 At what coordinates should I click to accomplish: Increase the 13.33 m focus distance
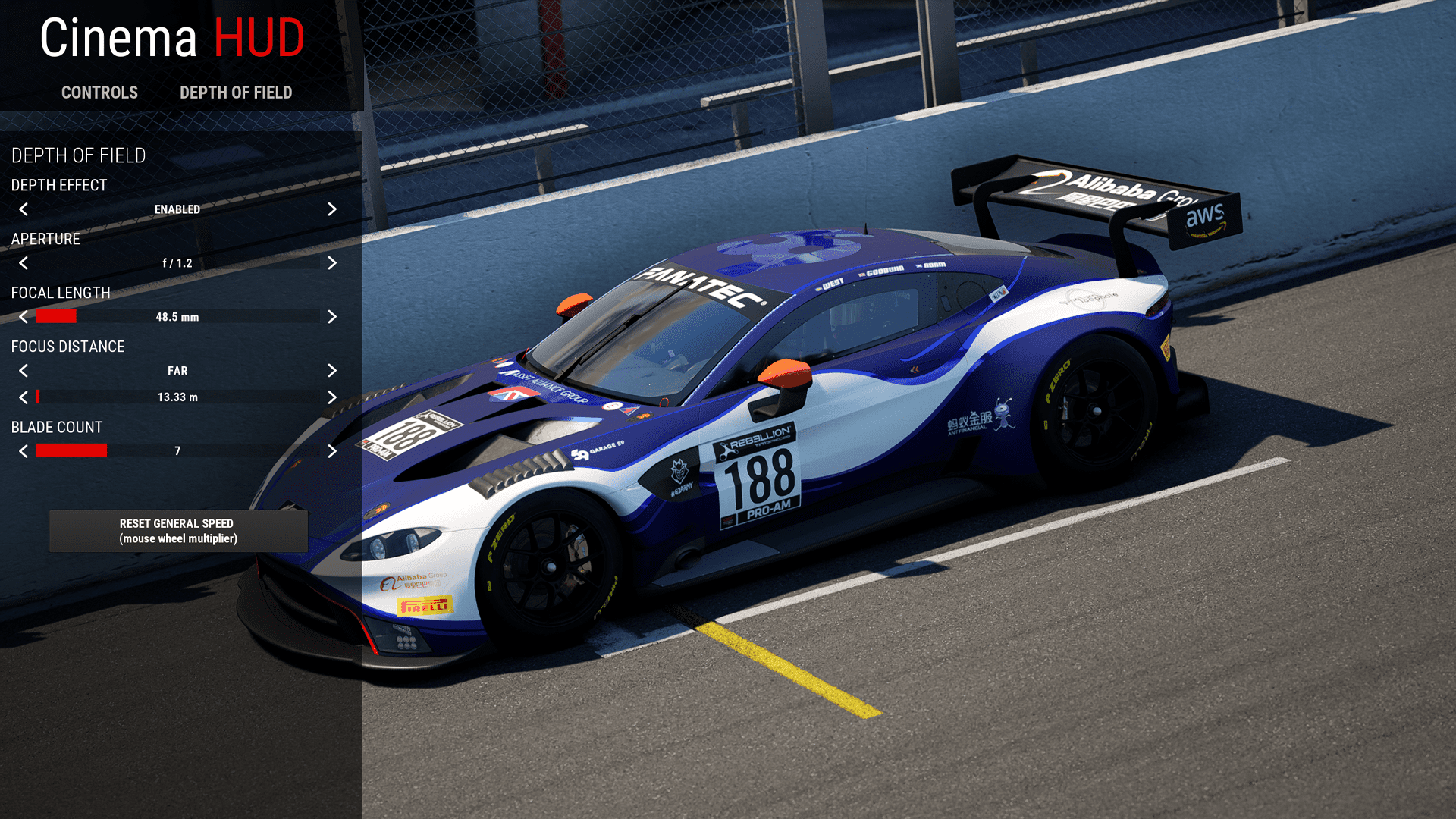[332, 397]
